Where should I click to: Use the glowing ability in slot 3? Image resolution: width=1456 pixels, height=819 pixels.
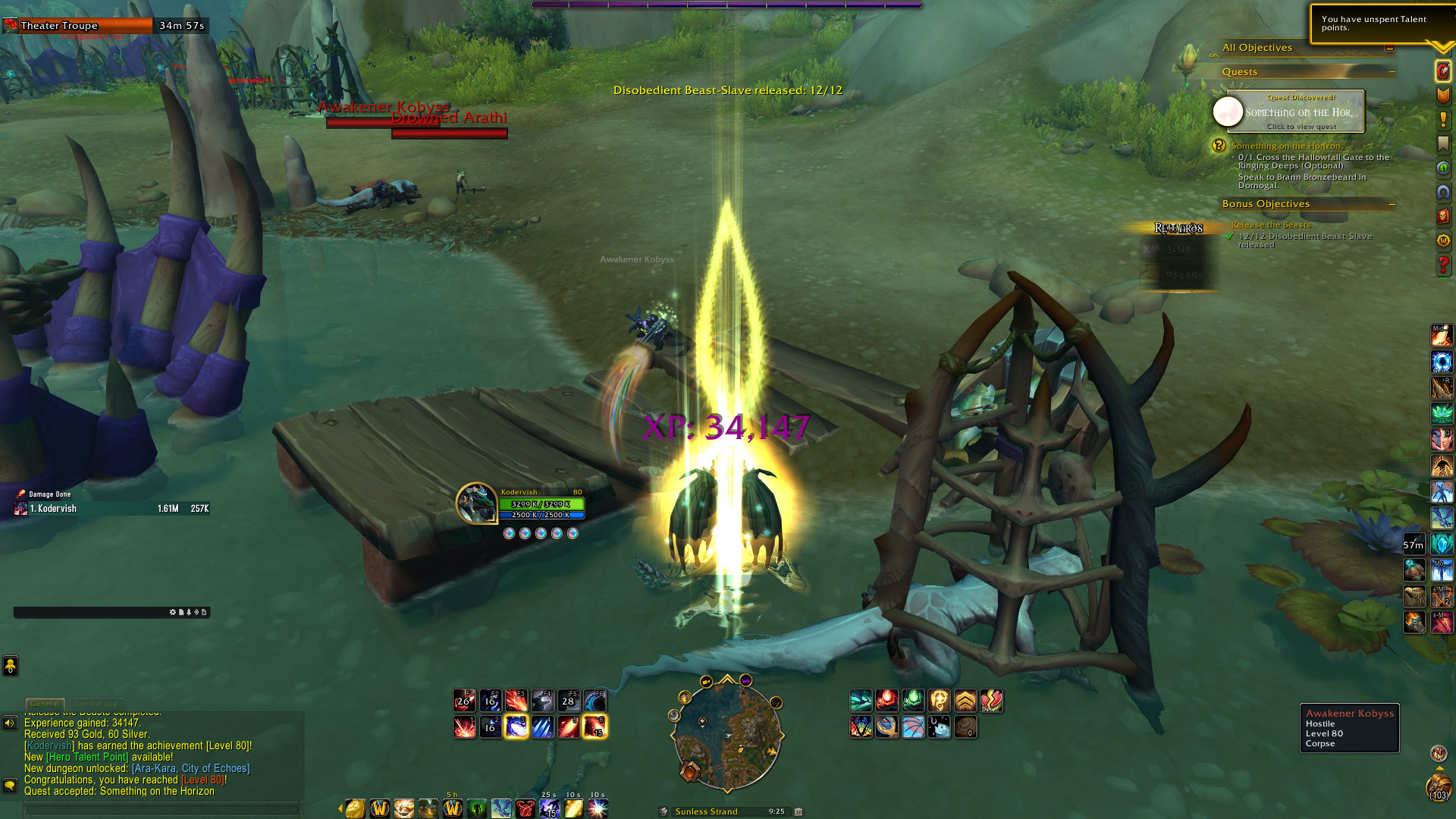[x=516, y=726]
